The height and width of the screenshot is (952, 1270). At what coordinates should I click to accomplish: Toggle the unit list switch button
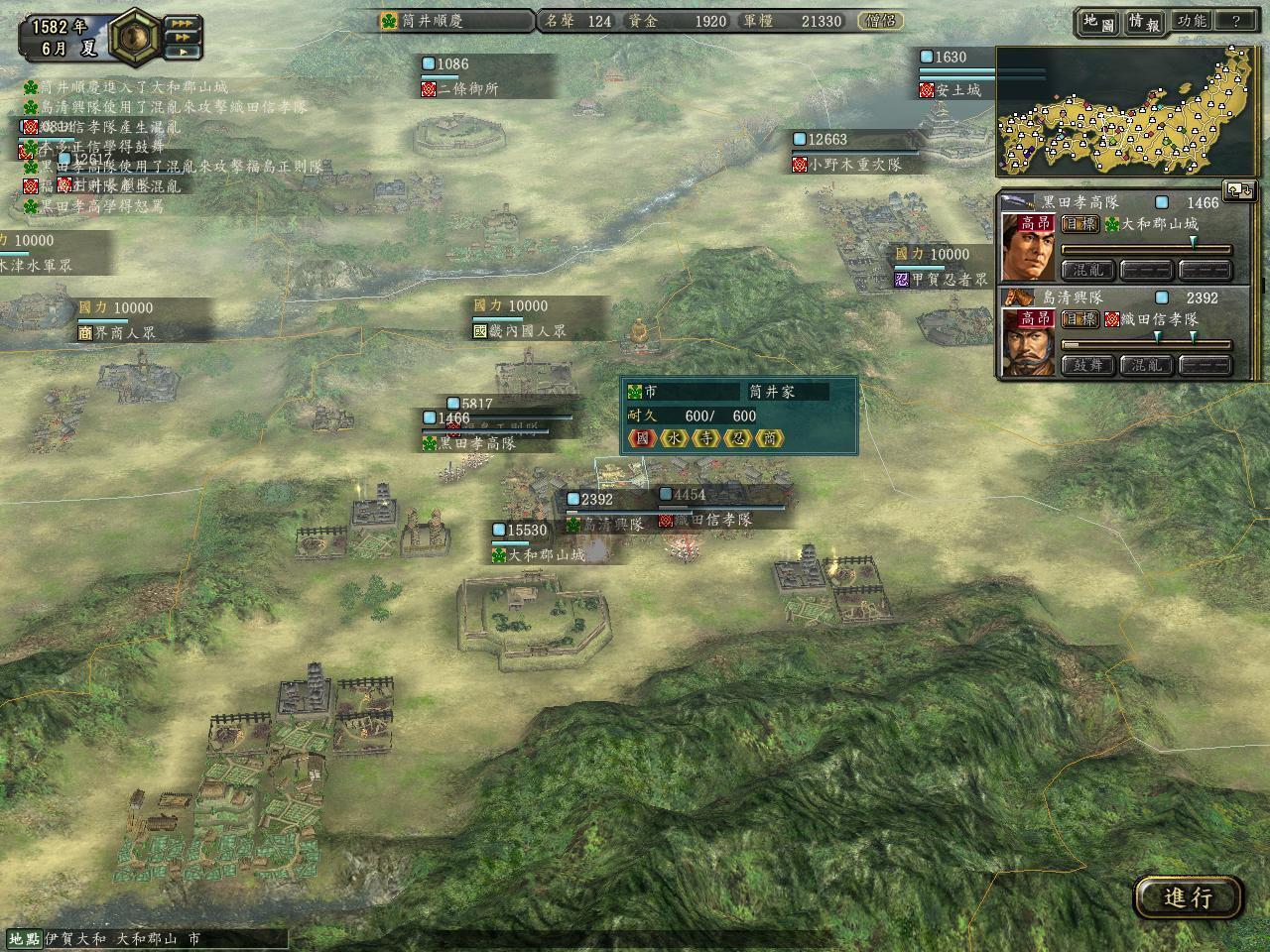coord(1236,188)
